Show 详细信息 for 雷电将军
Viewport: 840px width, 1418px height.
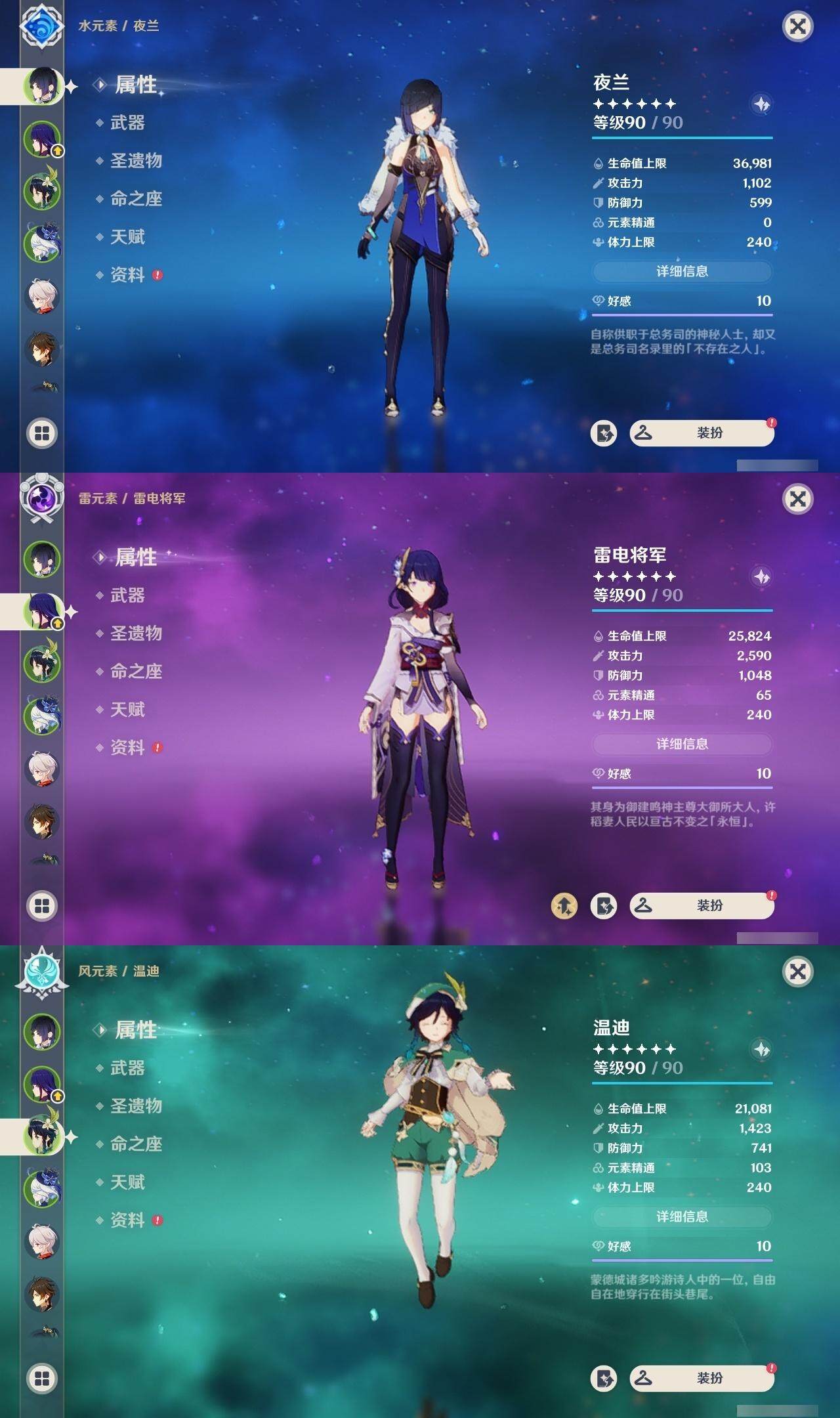[682, 744]
